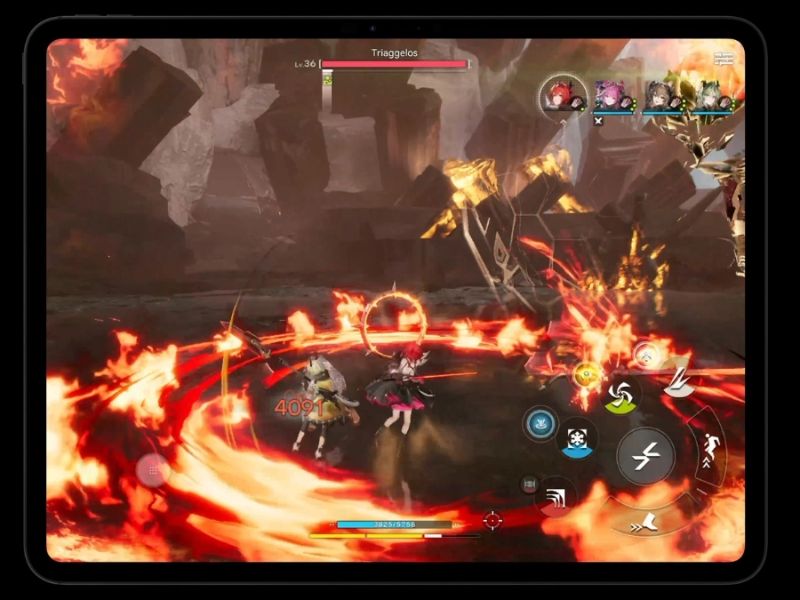Toggle the red target lock-on crosshair
The width and height of the screenshot is (800, 600).
[492, 520]
